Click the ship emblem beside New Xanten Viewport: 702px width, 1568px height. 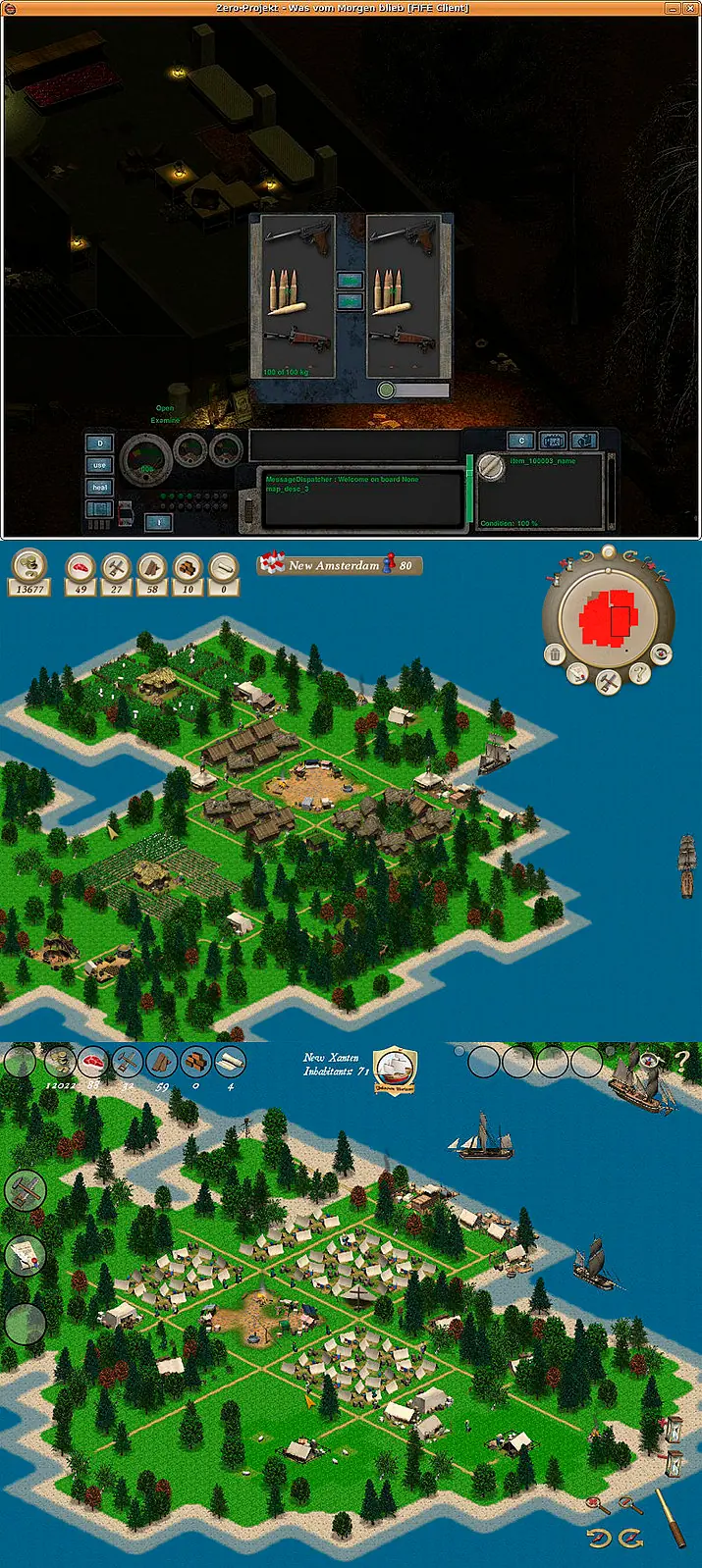coord(396,1070)
